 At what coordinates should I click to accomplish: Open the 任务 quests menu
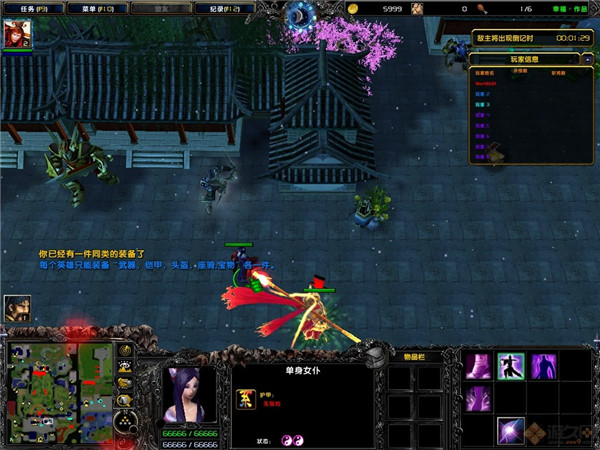pos(32,8)
